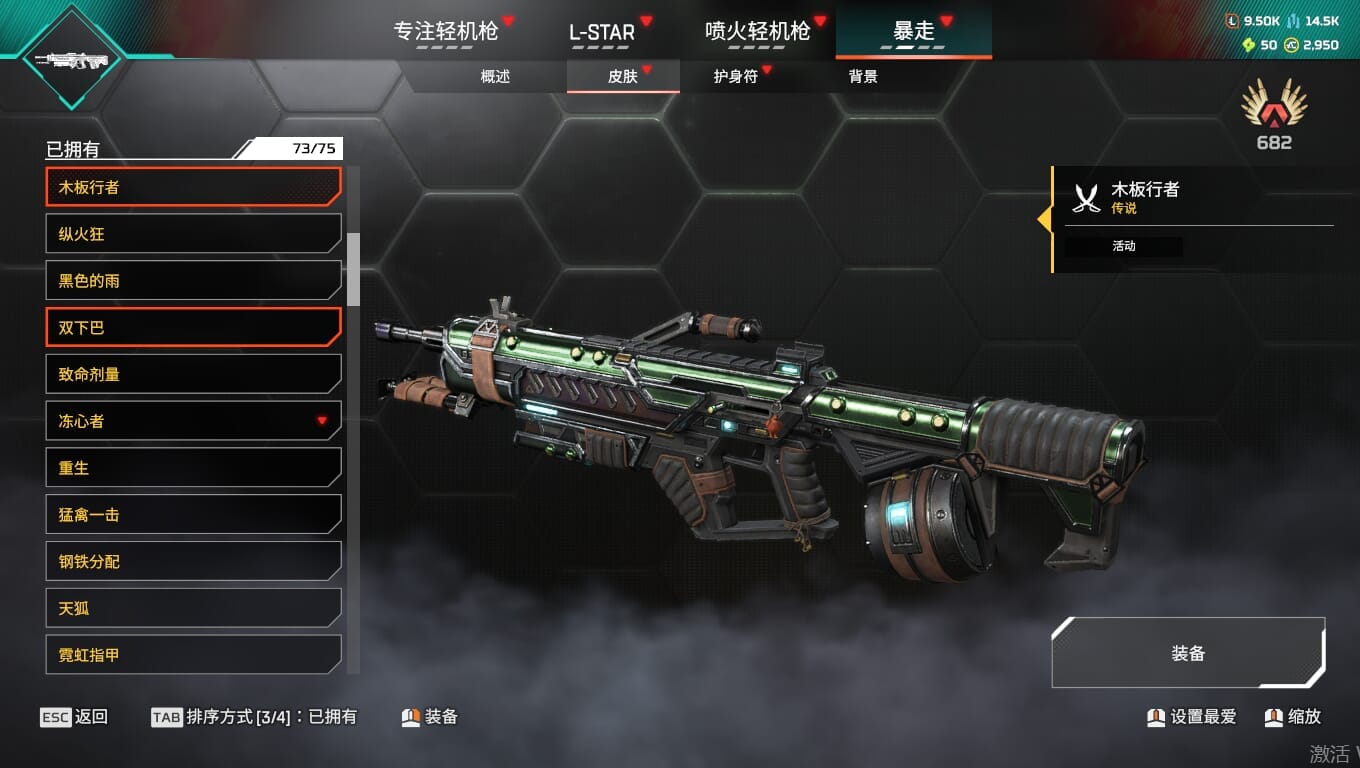Select the 天狐 skin row
This screenshot has height=768, width=1360.
[193, 608]
